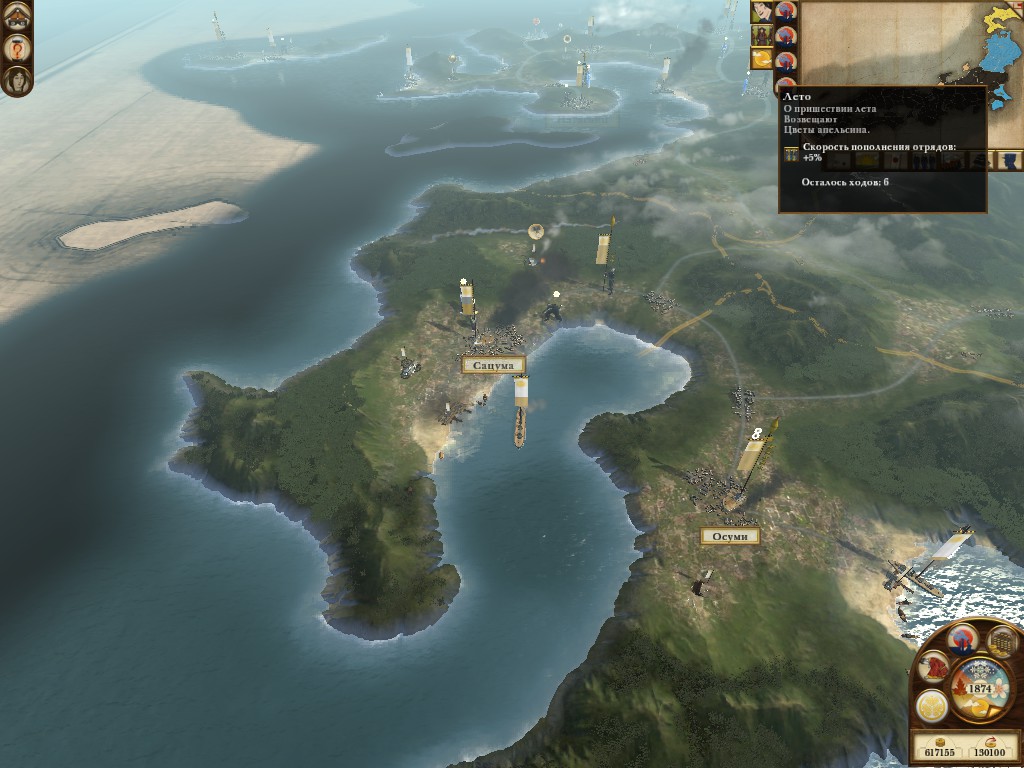Open the finance panel with gold coins
This screenshot has height=768, width=1024.
1001,640
